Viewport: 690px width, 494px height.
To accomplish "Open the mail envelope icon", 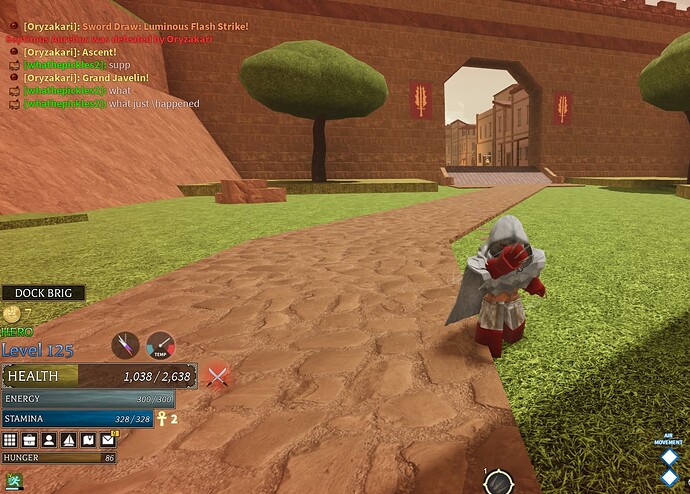I will coord(107,439).
